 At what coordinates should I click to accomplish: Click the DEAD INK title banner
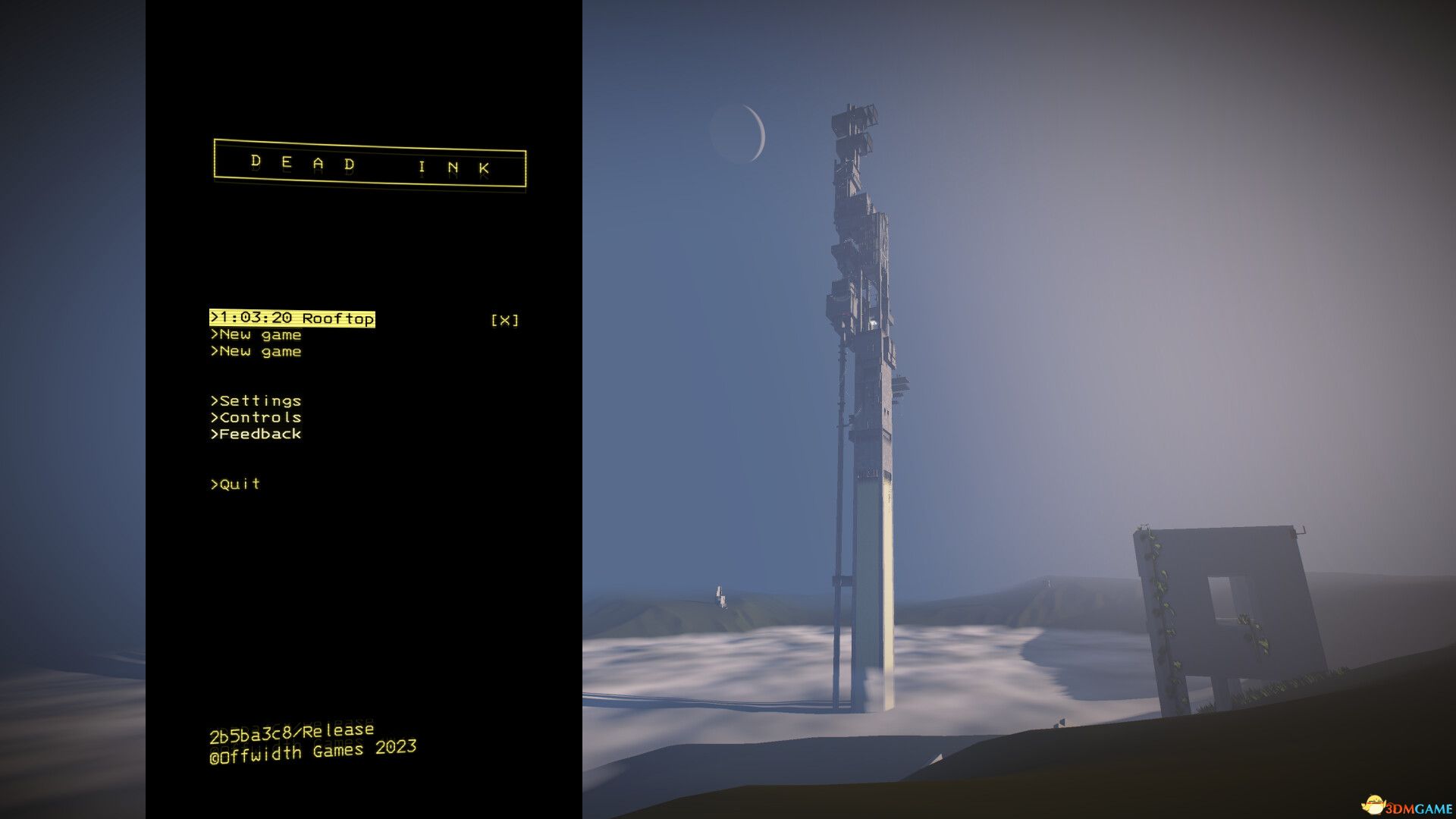[369, 165]
